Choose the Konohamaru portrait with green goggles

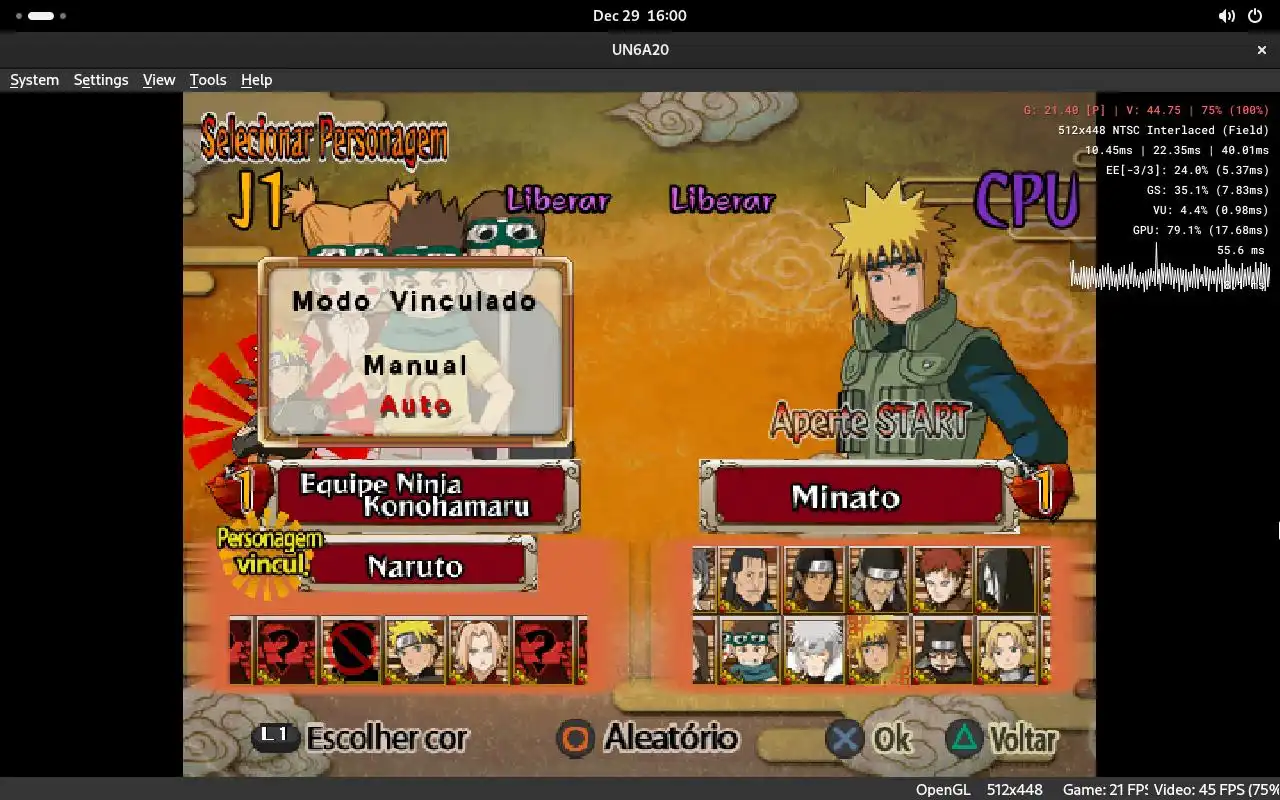coord(750,650)
